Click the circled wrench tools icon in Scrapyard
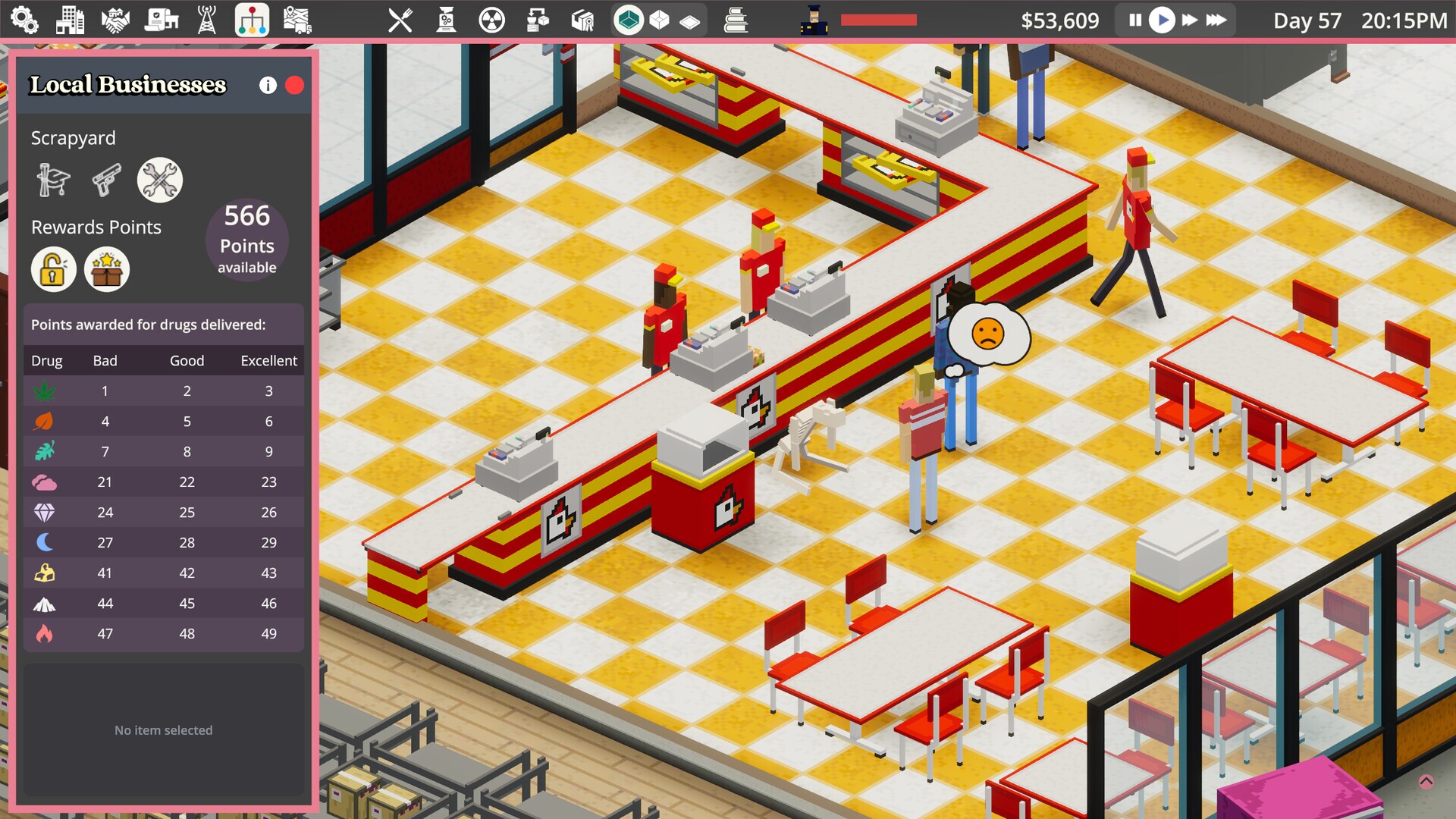Viewport: 1456px width, 819px height. (159, 180)
